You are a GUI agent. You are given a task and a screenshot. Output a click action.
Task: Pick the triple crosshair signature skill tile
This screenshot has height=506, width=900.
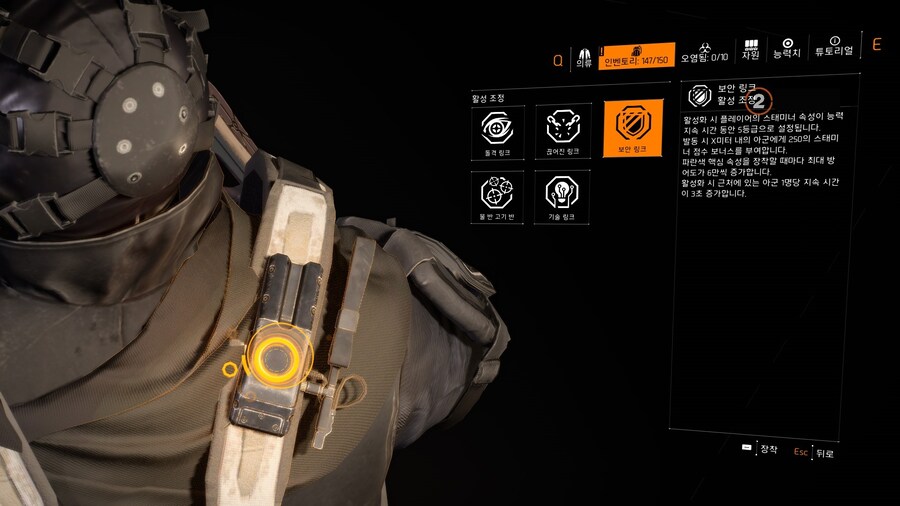(x=496, y=197)
